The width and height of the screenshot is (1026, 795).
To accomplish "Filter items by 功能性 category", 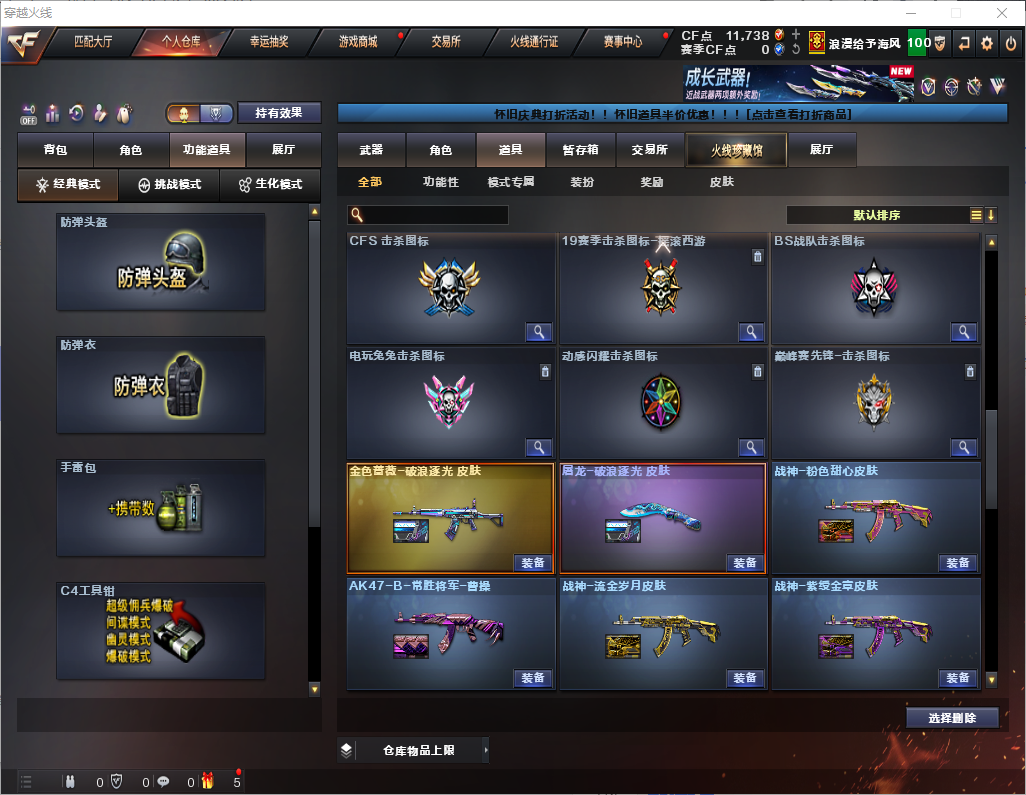I will point(440,182).
